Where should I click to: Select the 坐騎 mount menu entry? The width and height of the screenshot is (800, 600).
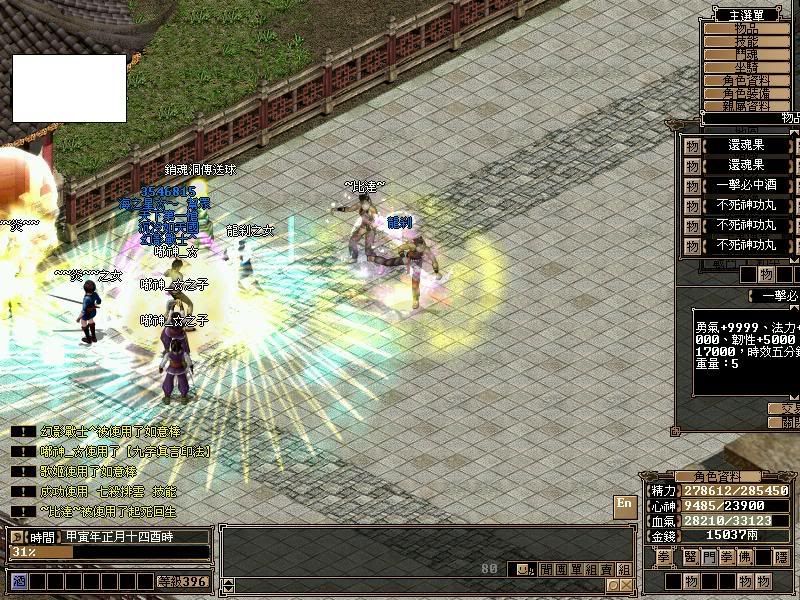746,67
